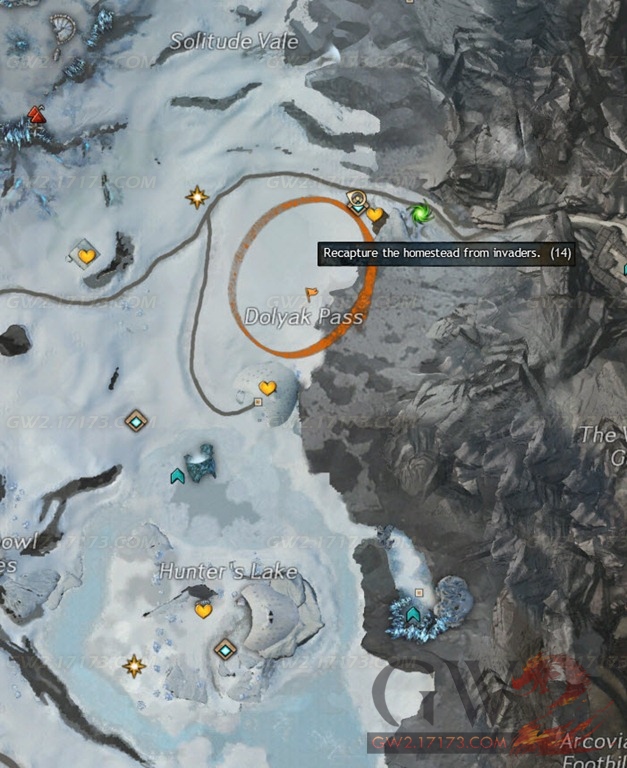Select the starburst marker along the road

197,197
